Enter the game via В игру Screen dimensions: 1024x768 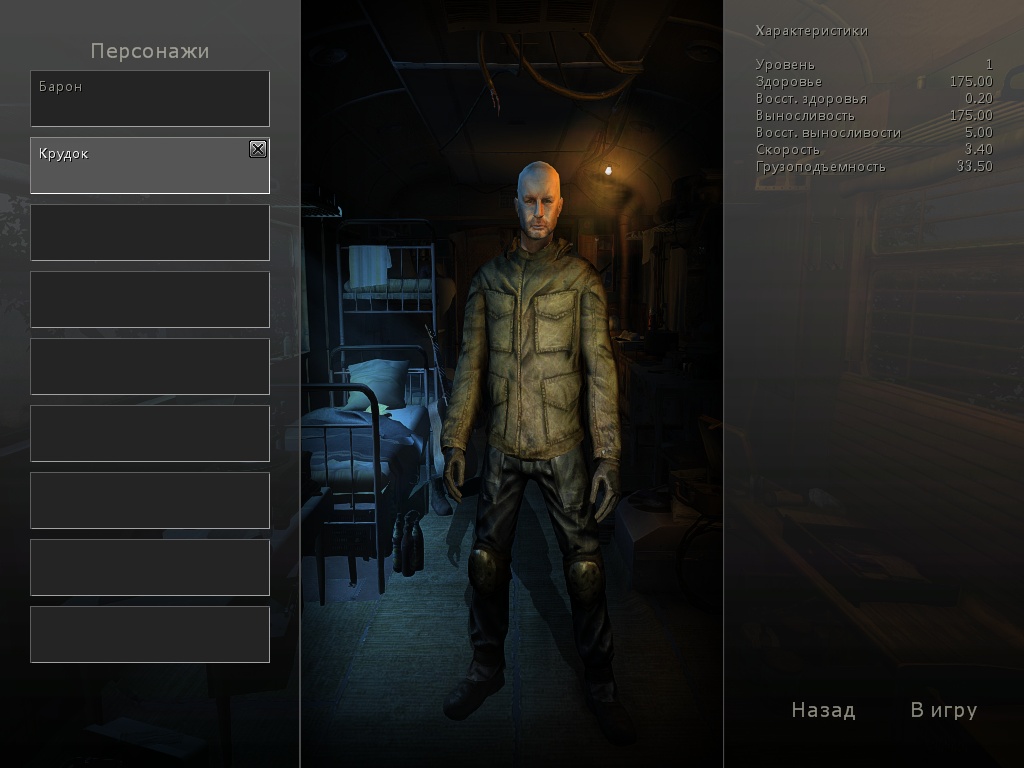(x=943, y=710)
